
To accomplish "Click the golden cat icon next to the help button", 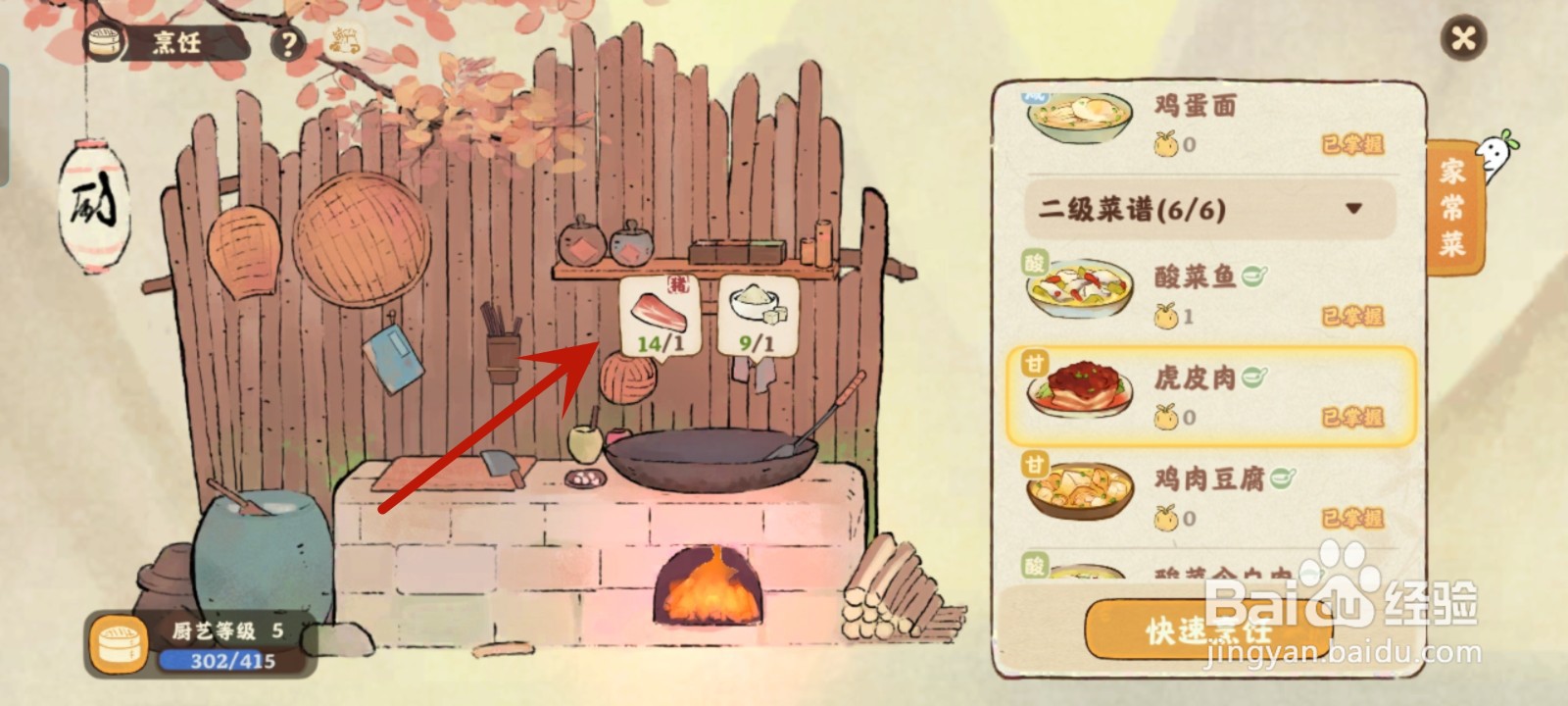I will [345, 42].
